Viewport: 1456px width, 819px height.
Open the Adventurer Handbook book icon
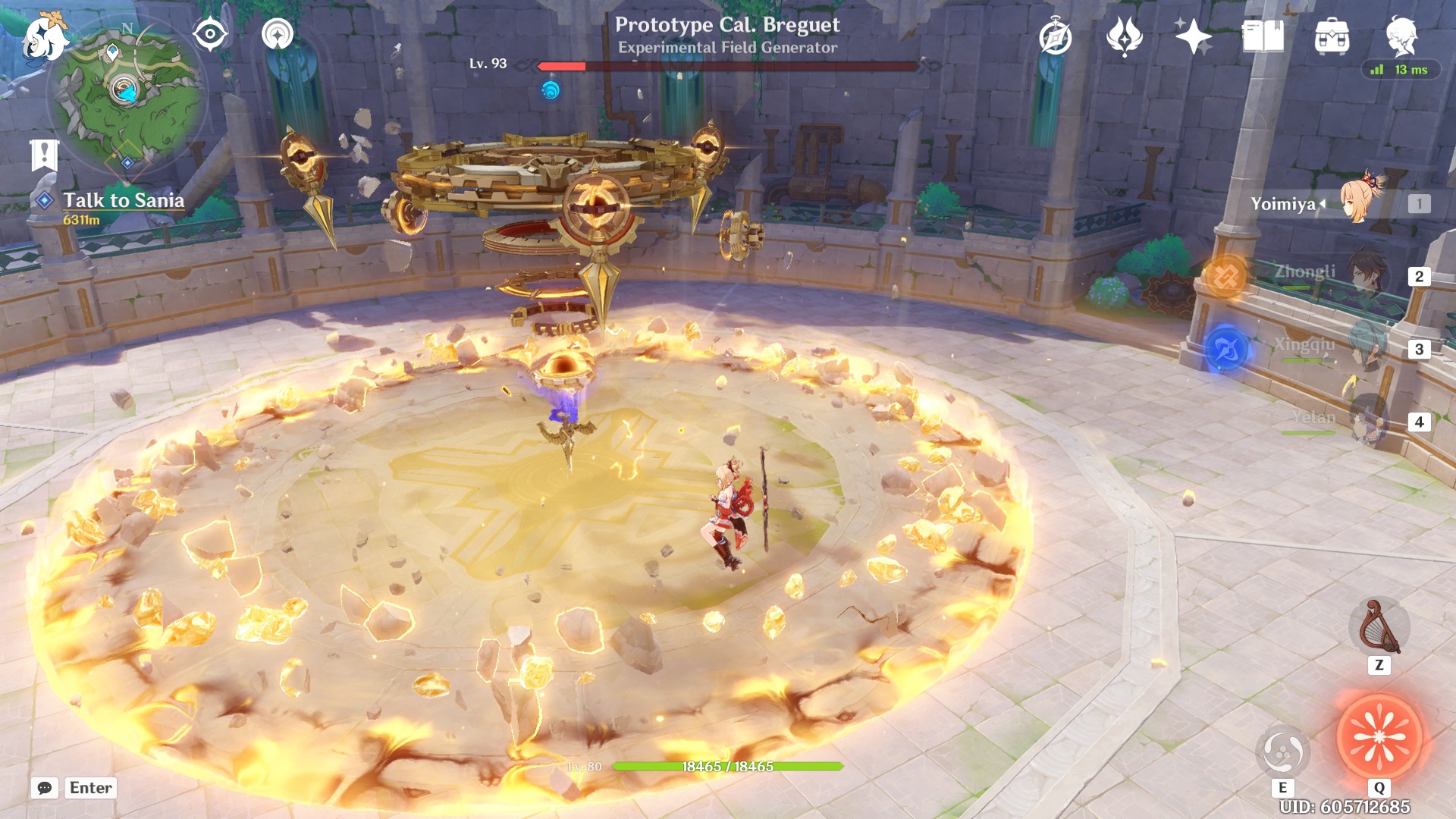click(1263, 36)
